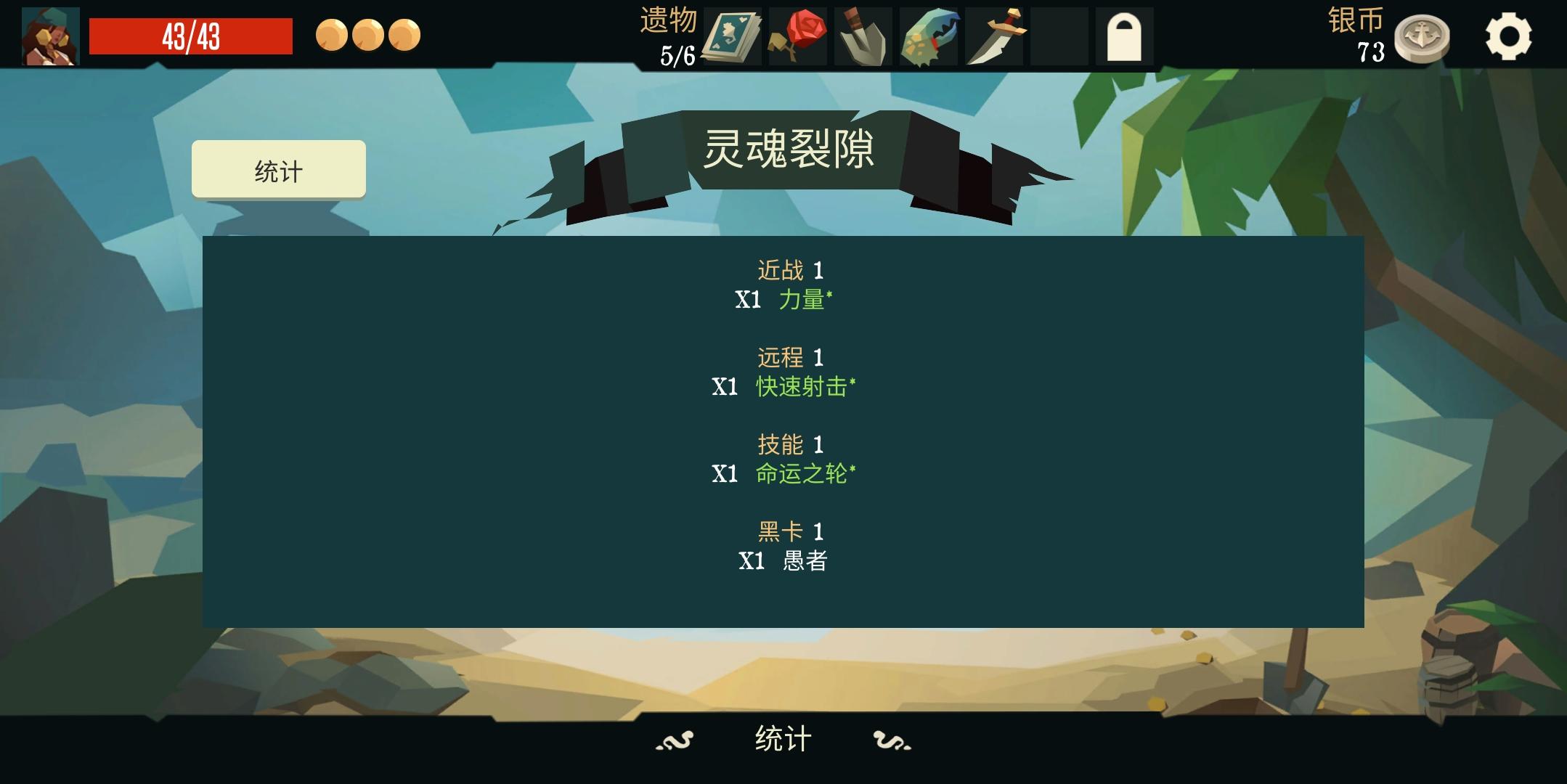Screen dimensions: 1567x784
Task: Select the shovel relic icon
Action: click(863, 35)
